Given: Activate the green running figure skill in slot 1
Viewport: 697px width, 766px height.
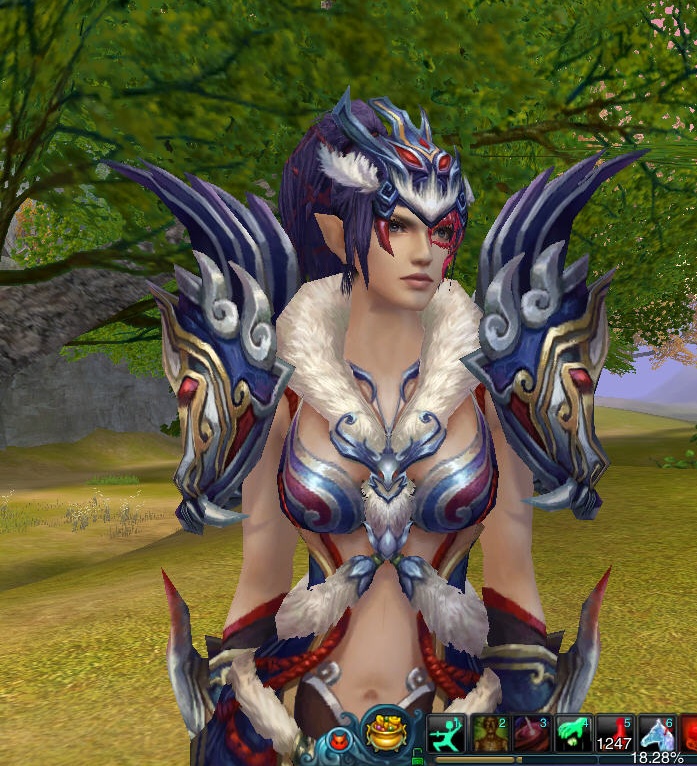Looking at the screenshot, I should click(446, 734).
